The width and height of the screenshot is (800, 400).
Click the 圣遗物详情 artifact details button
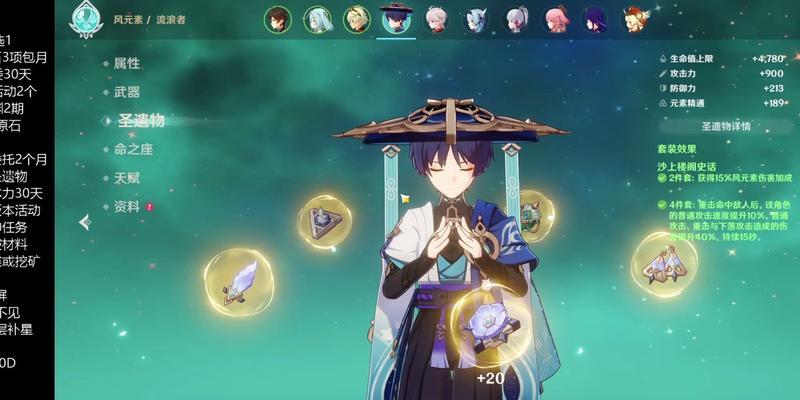(x=725, y=127)
